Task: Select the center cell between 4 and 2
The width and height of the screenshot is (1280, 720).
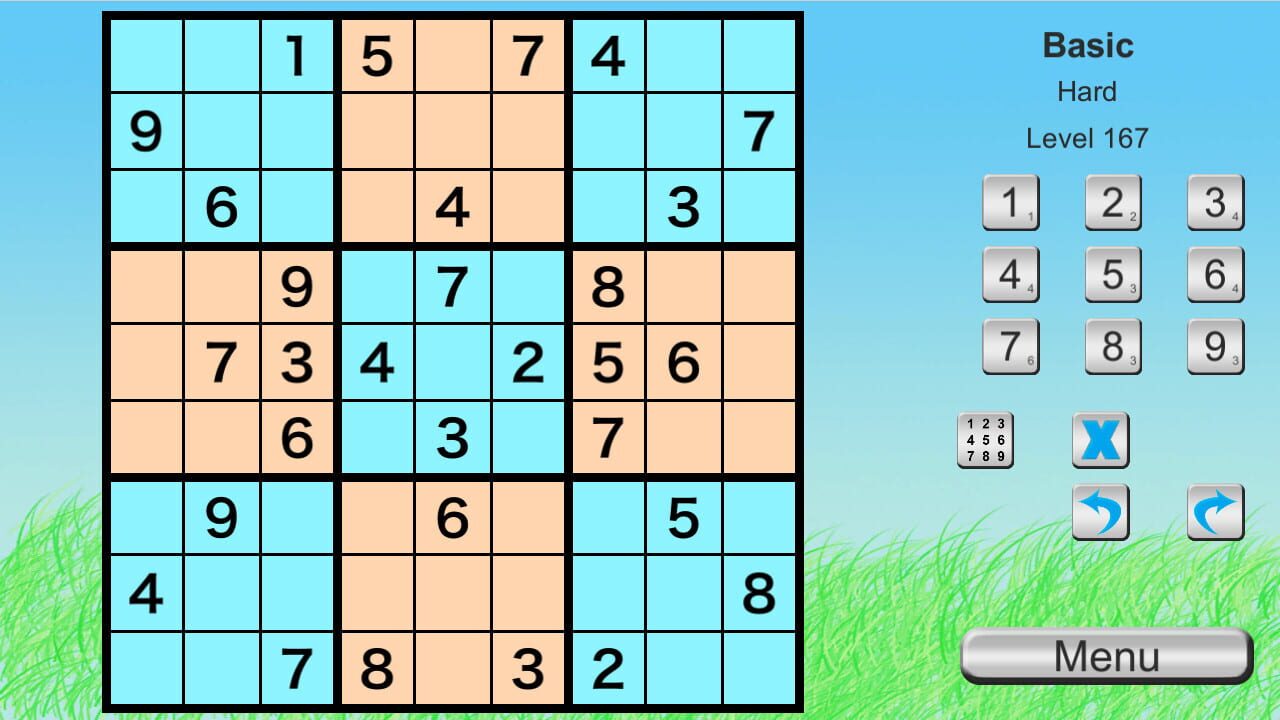Action: click(x=453, y=362)
